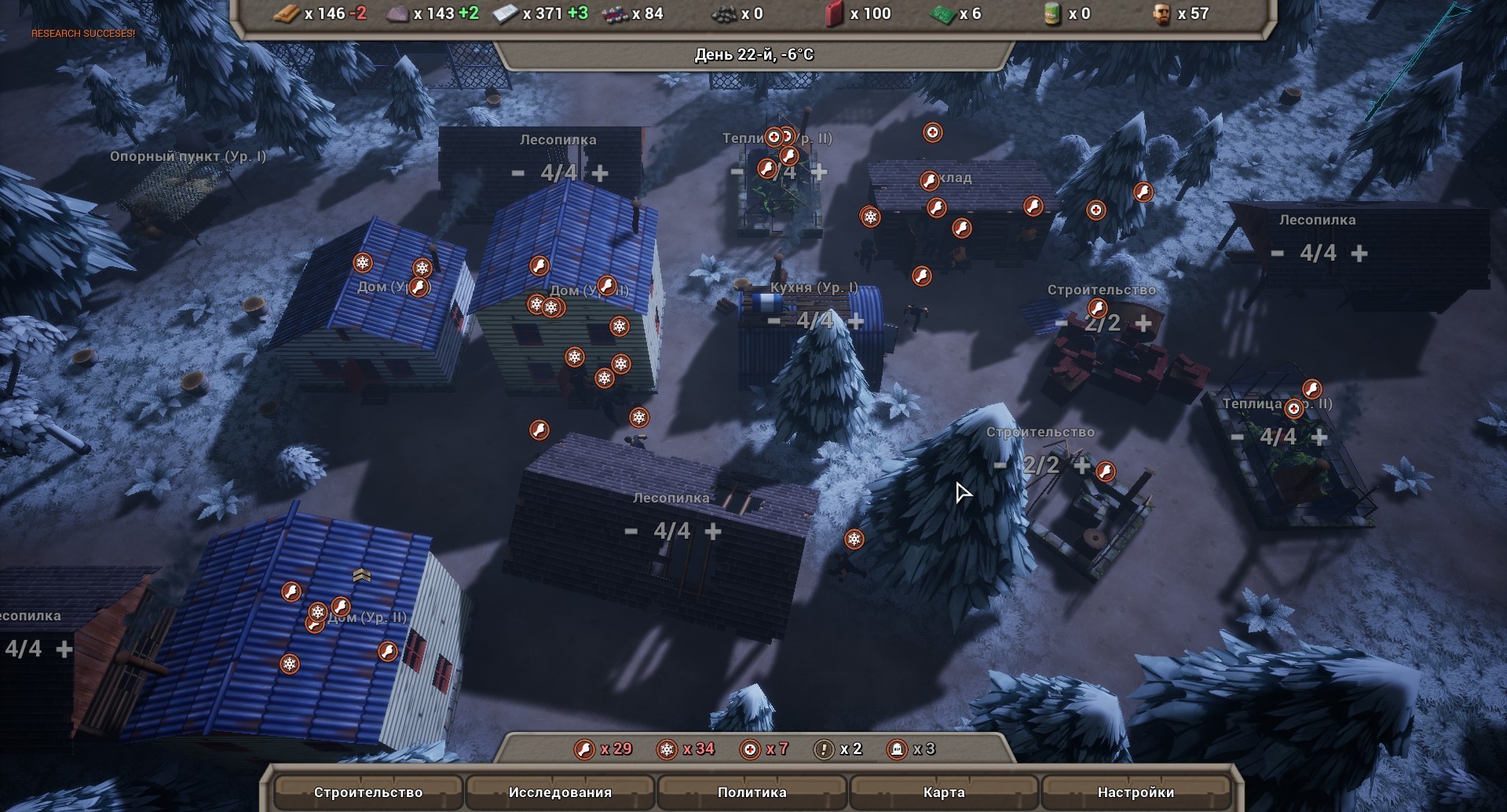Click the wooden planks resource icon (x146)

[x=285, y=13]
